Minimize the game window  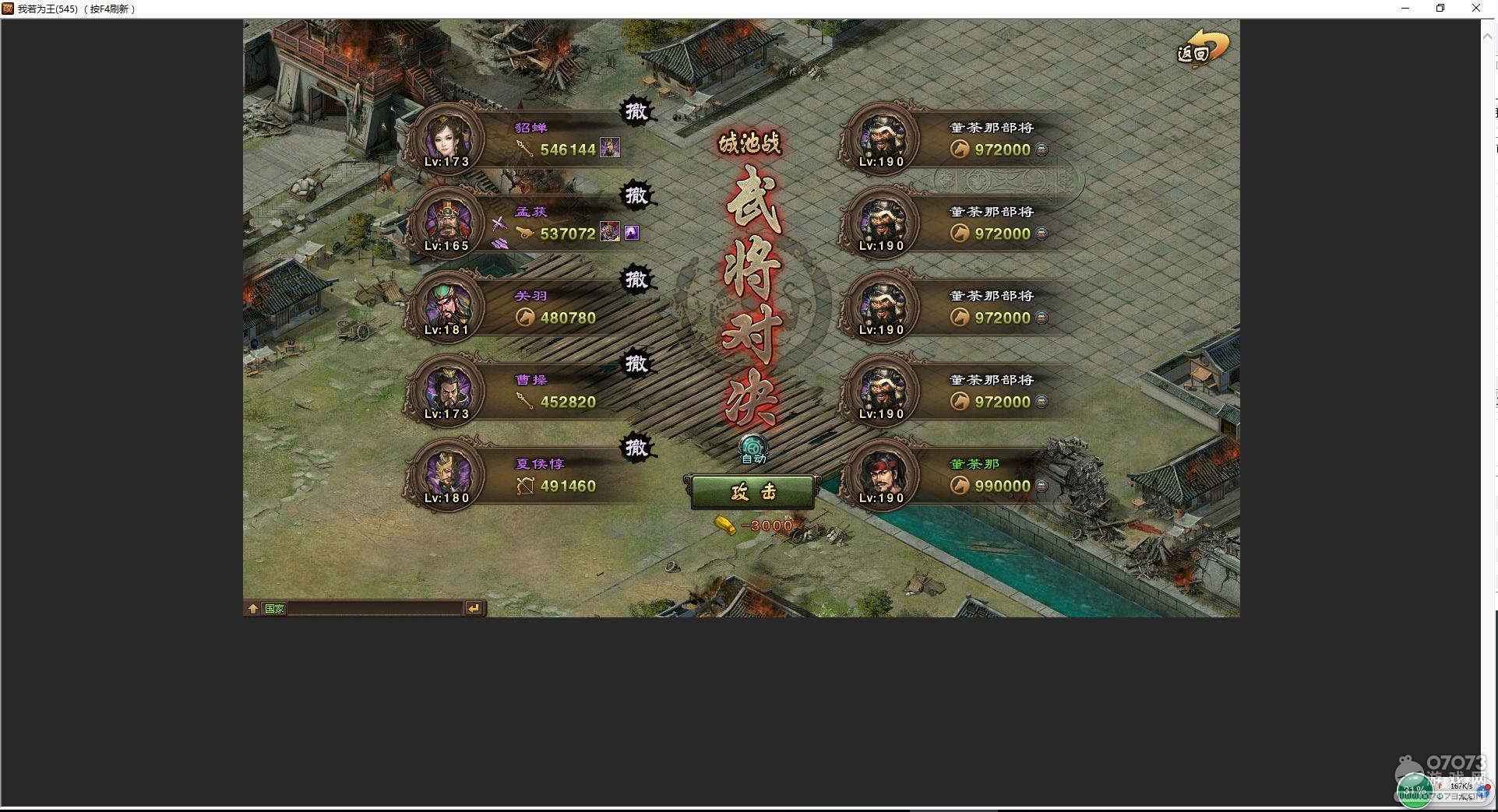tap(1405, 9)
